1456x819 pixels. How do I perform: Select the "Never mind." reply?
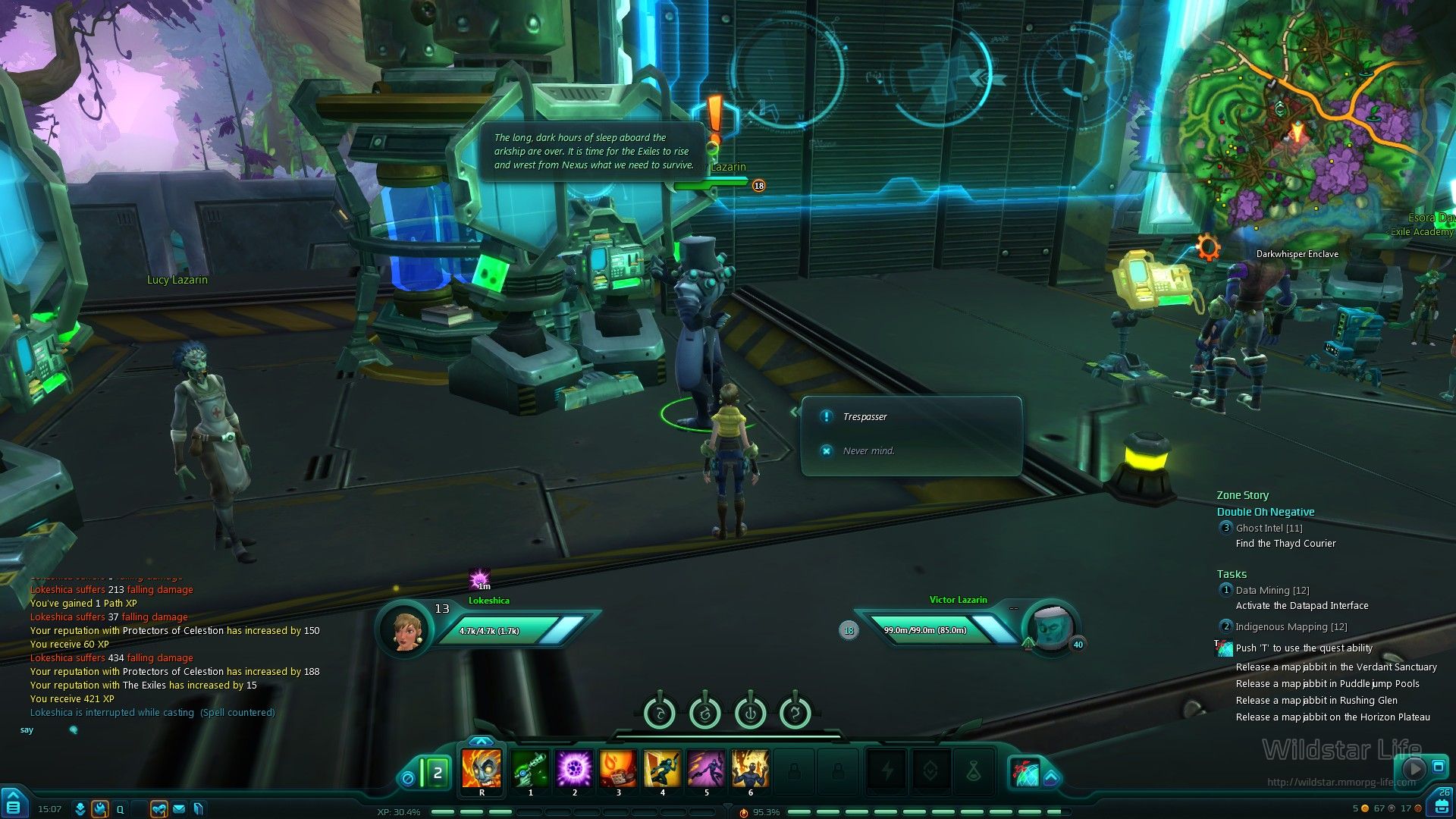(868, 451)
